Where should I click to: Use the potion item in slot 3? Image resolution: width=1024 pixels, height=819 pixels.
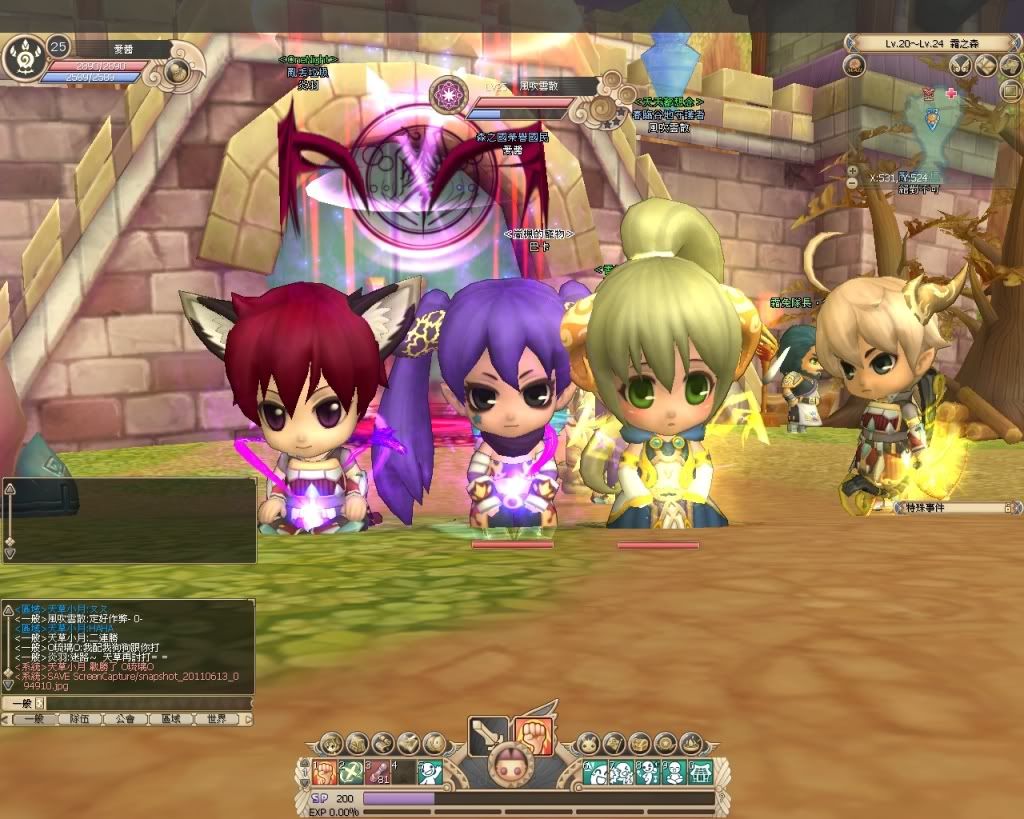click(376, 772)
